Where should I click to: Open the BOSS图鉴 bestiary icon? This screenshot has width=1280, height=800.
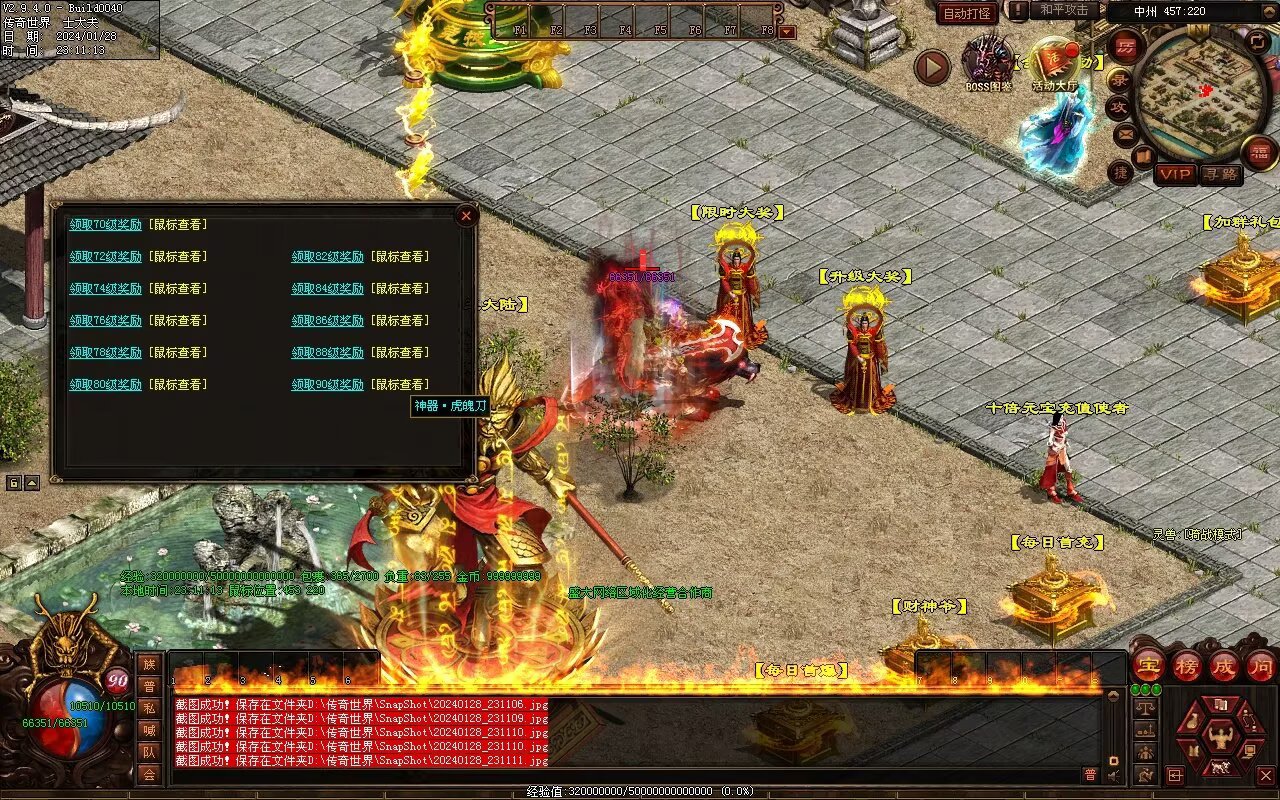pos(988,62)
